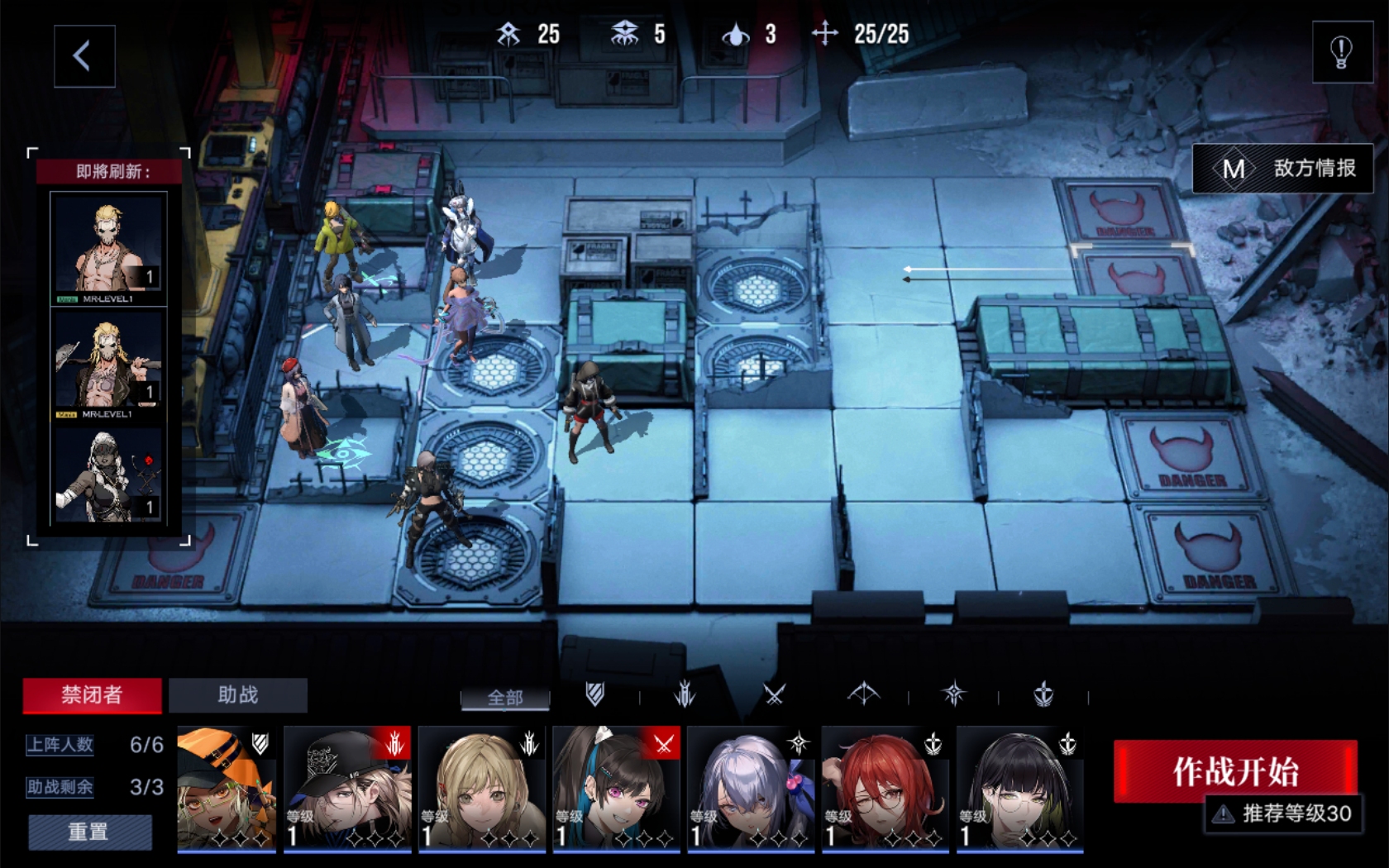
Task: Select the orange-hat character card
Action: click(226, 789)
